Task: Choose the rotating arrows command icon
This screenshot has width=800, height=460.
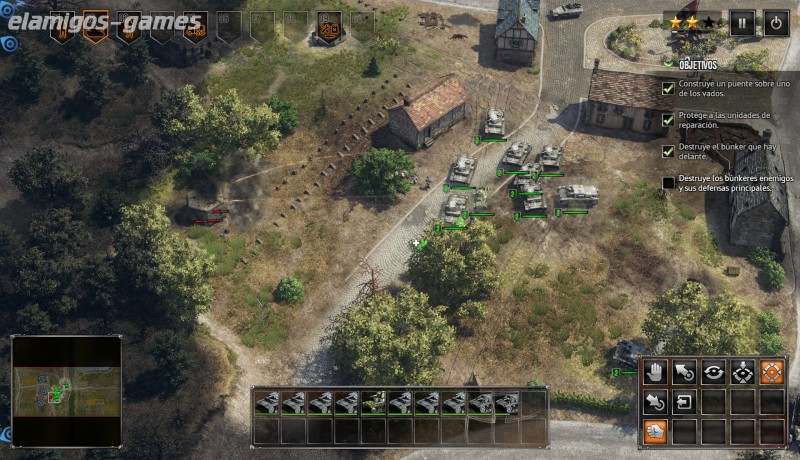Action: [713, 373]
